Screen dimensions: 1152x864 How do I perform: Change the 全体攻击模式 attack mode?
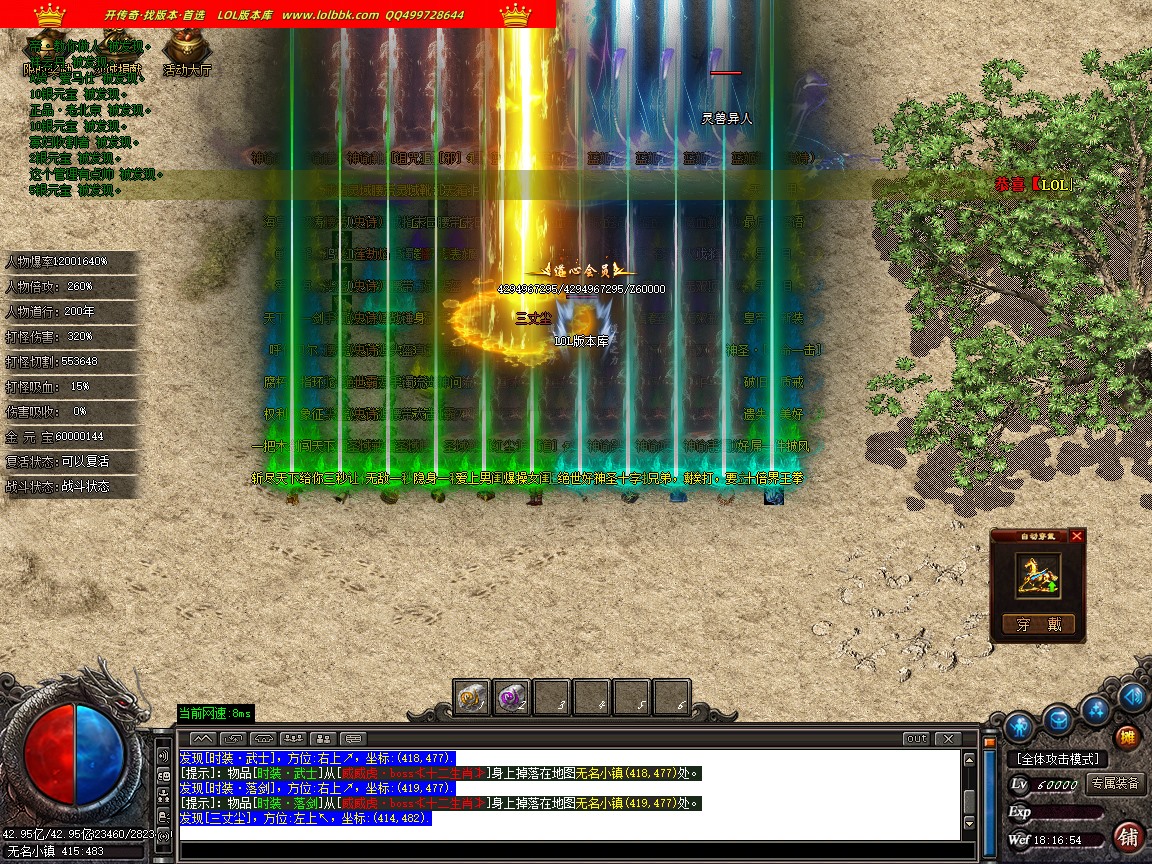[x=1058, y=760]
